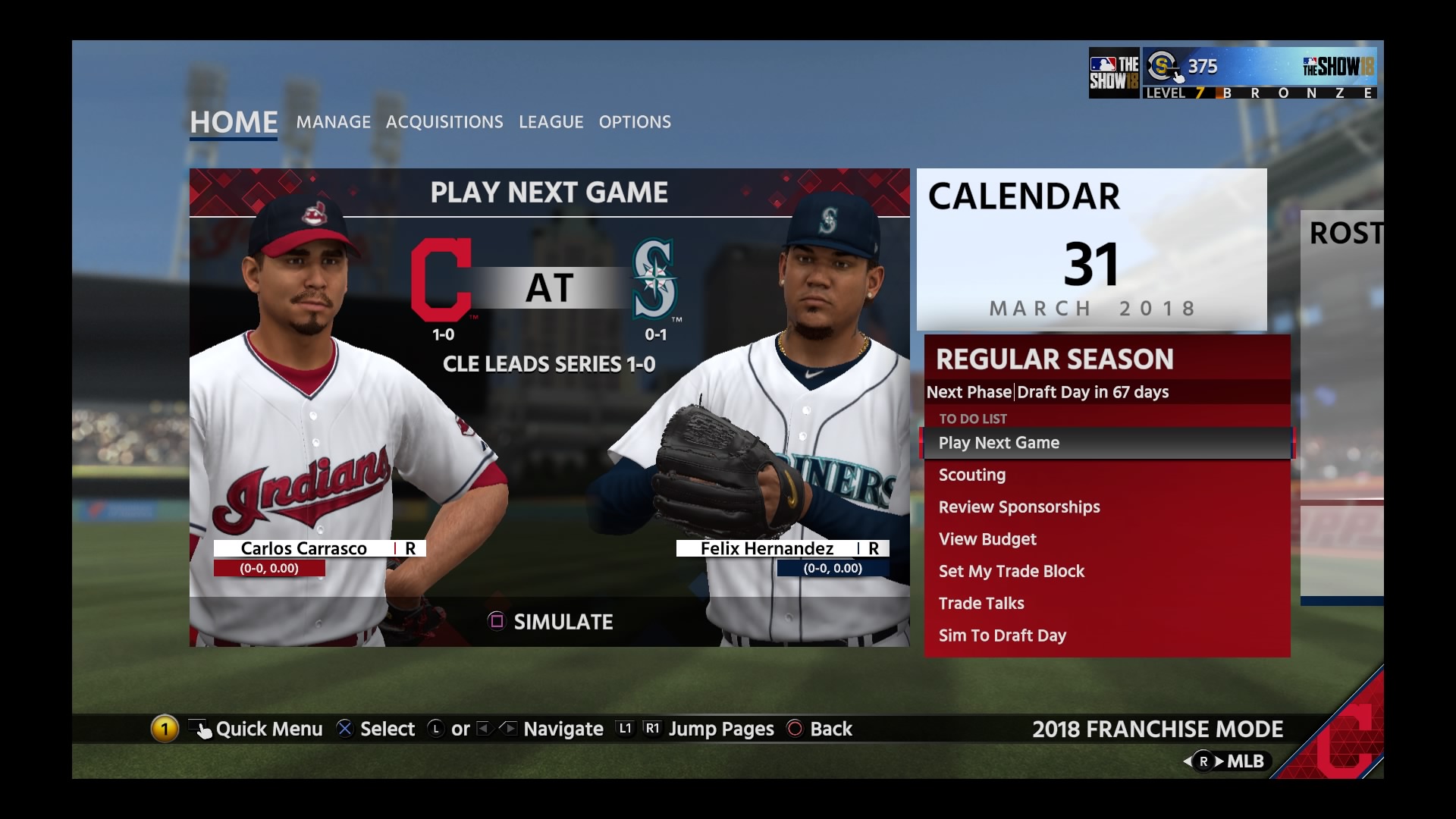The width and height of the screenshot is (1456, 819).
Task: Select Review Sponsorships
Action: point(1019,507)
